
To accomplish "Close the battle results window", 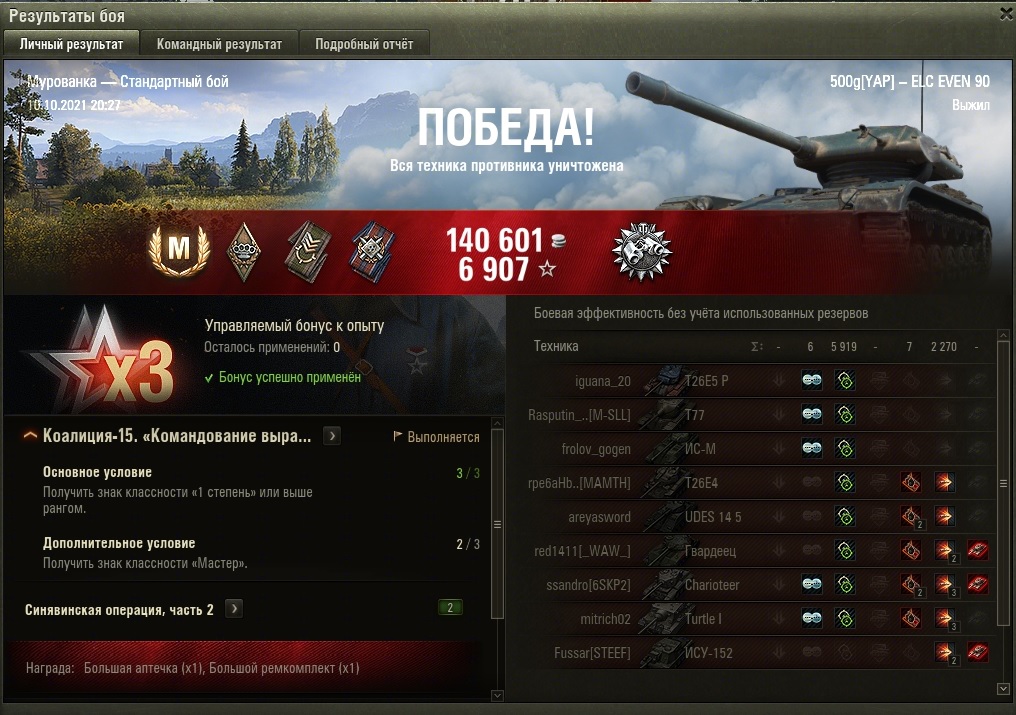I will tap(1005, 14).
